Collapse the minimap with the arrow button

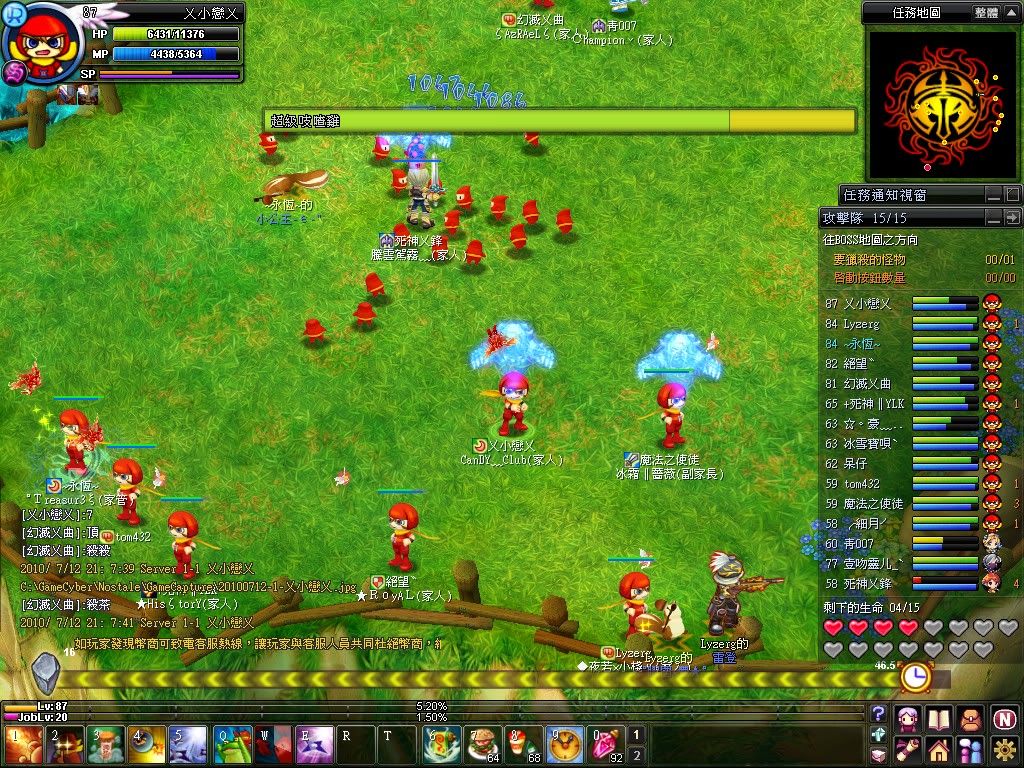(1012, 13)
